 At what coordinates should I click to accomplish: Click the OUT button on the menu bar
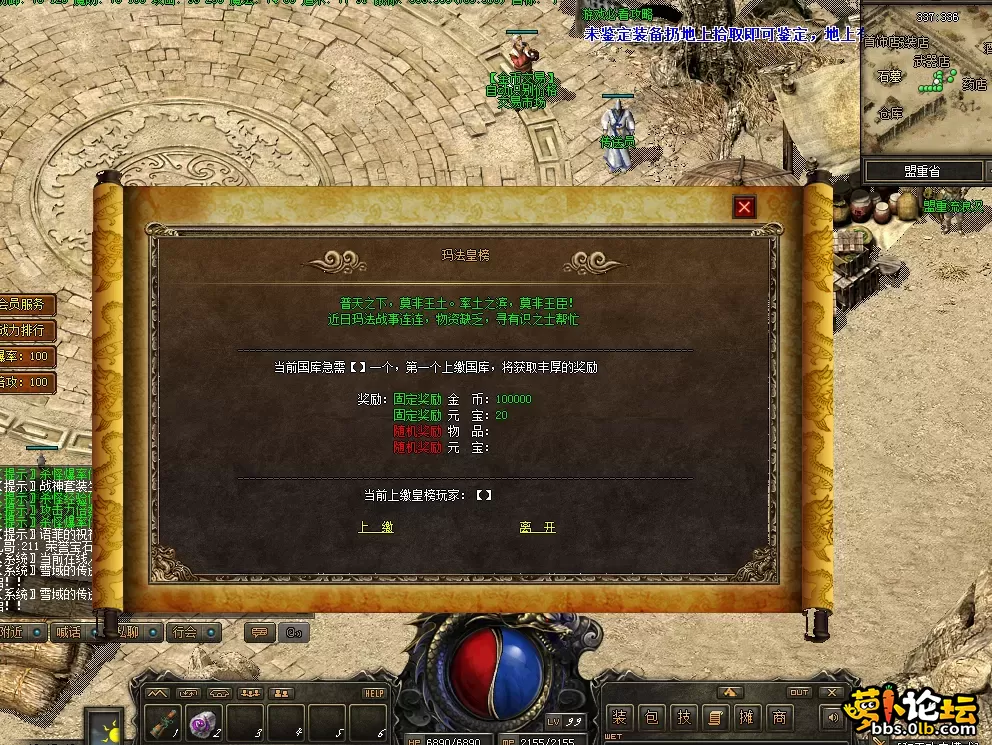(799, 692)
